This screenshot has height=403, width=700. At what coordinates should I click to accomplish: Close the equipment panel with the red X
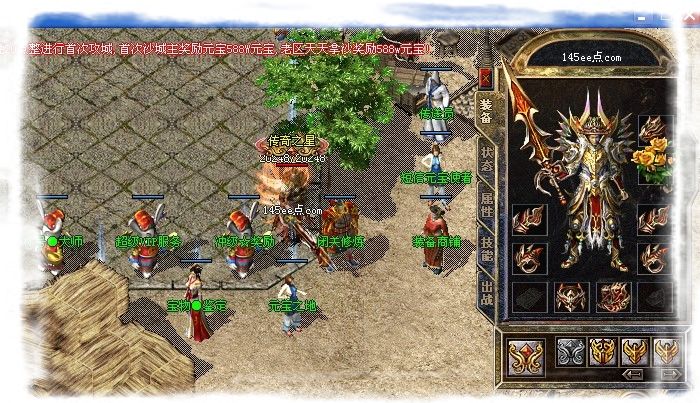click(486, 77)
